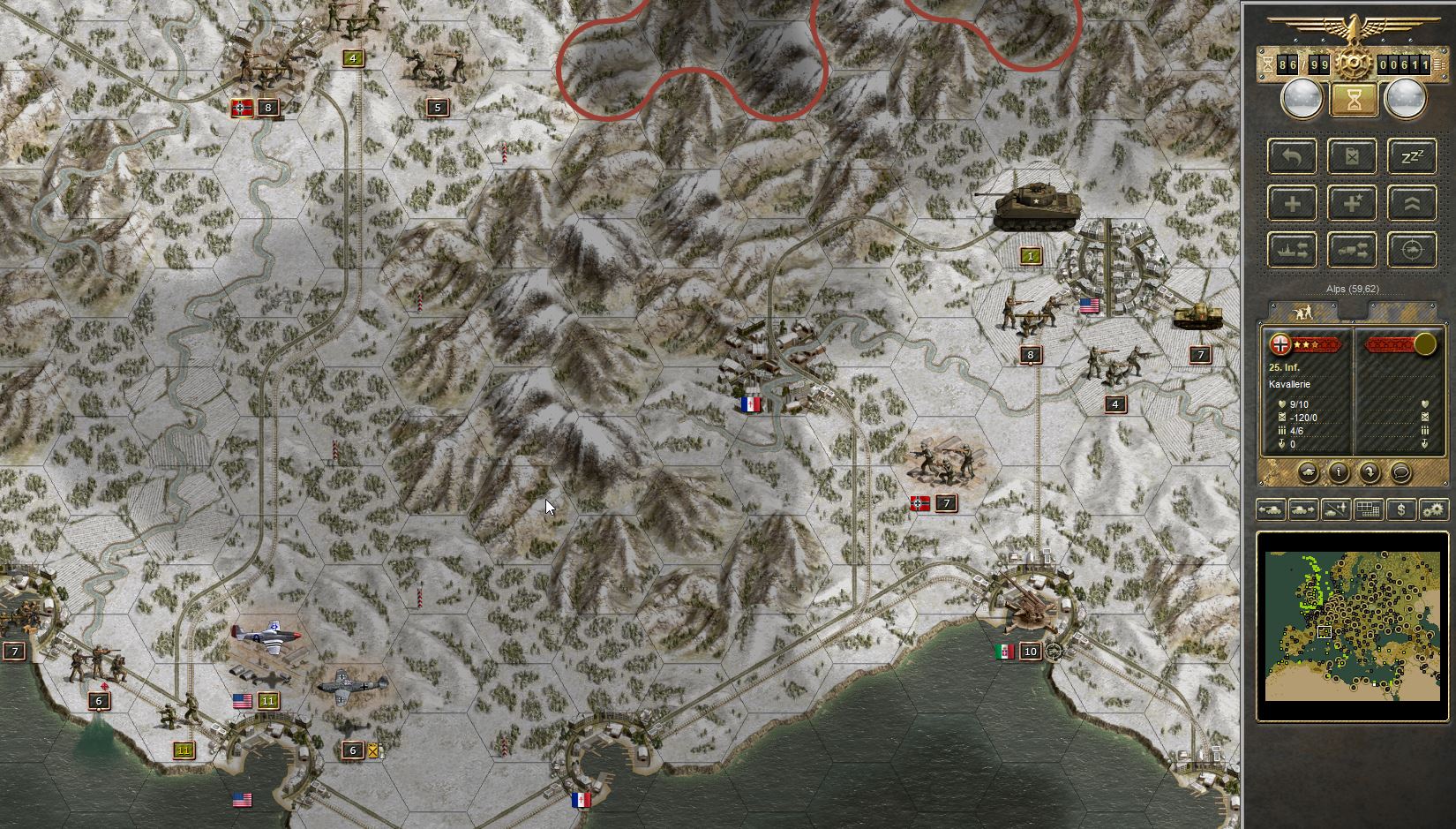
Task: Undo the last unit move
Action: click(1292, 156)
